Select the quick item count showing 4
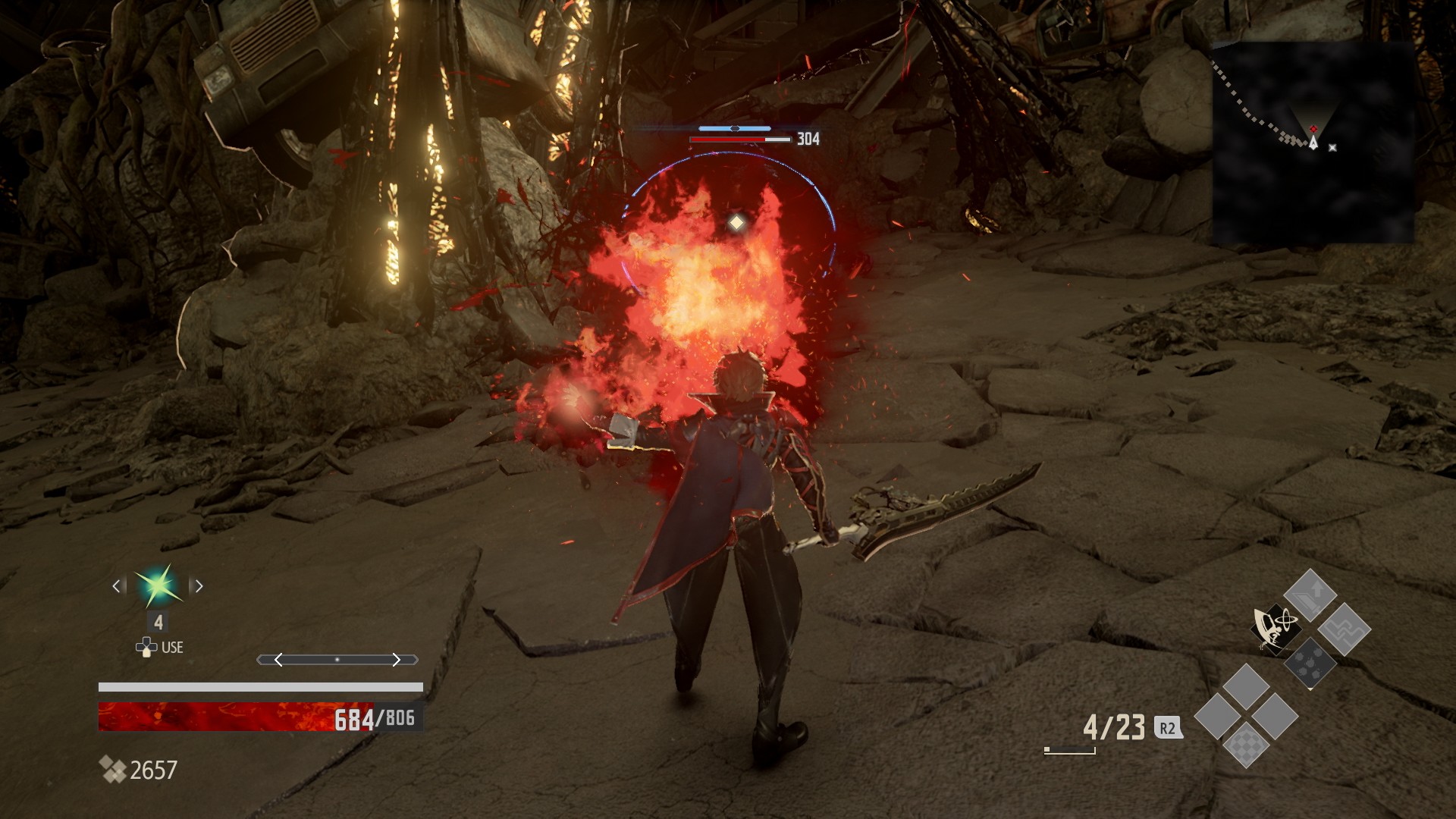 click(158, 621)
